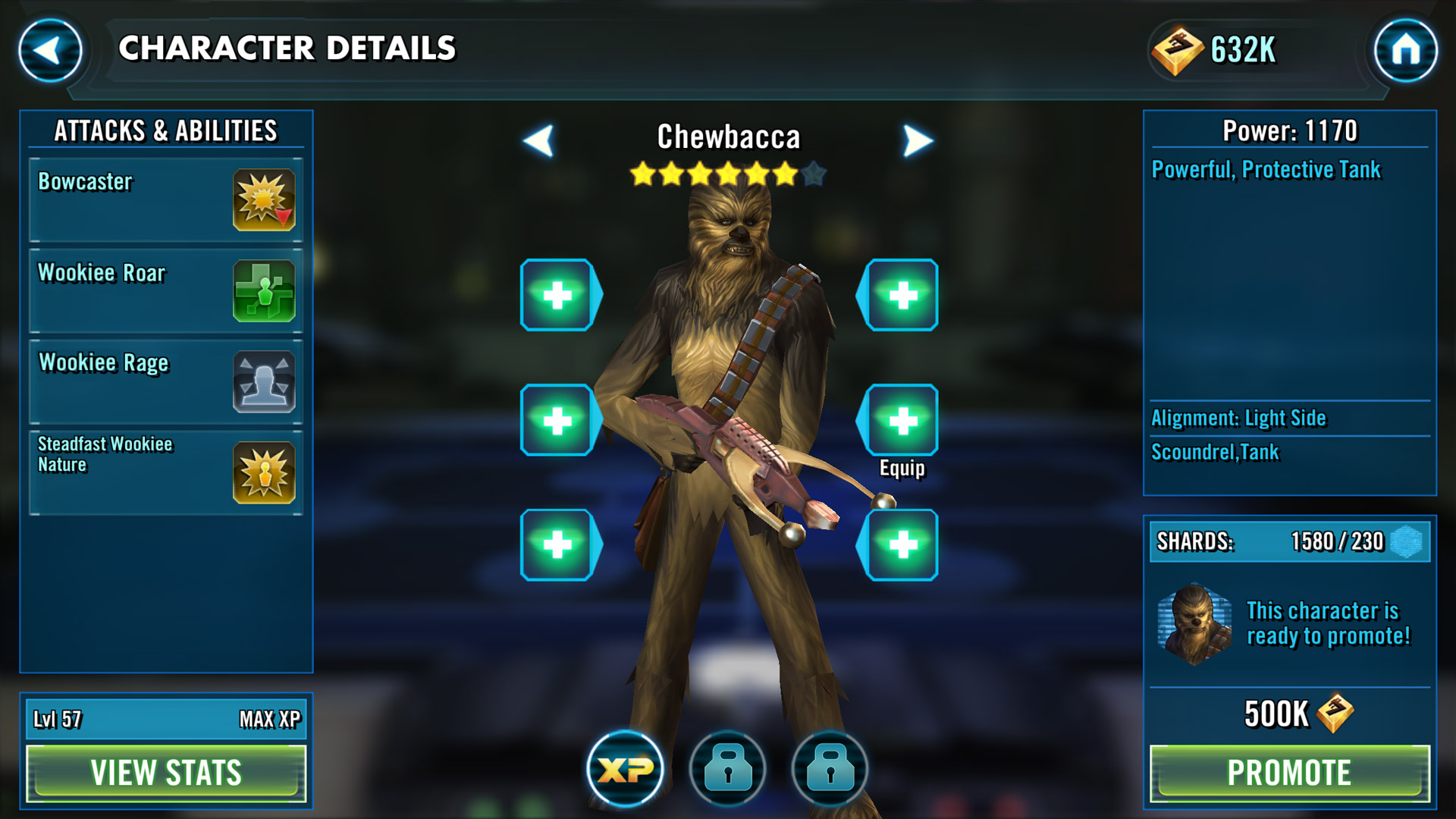This screenshot has height=819, width=1456.
Task: Tap the XP training button
Action: point(625,769)
